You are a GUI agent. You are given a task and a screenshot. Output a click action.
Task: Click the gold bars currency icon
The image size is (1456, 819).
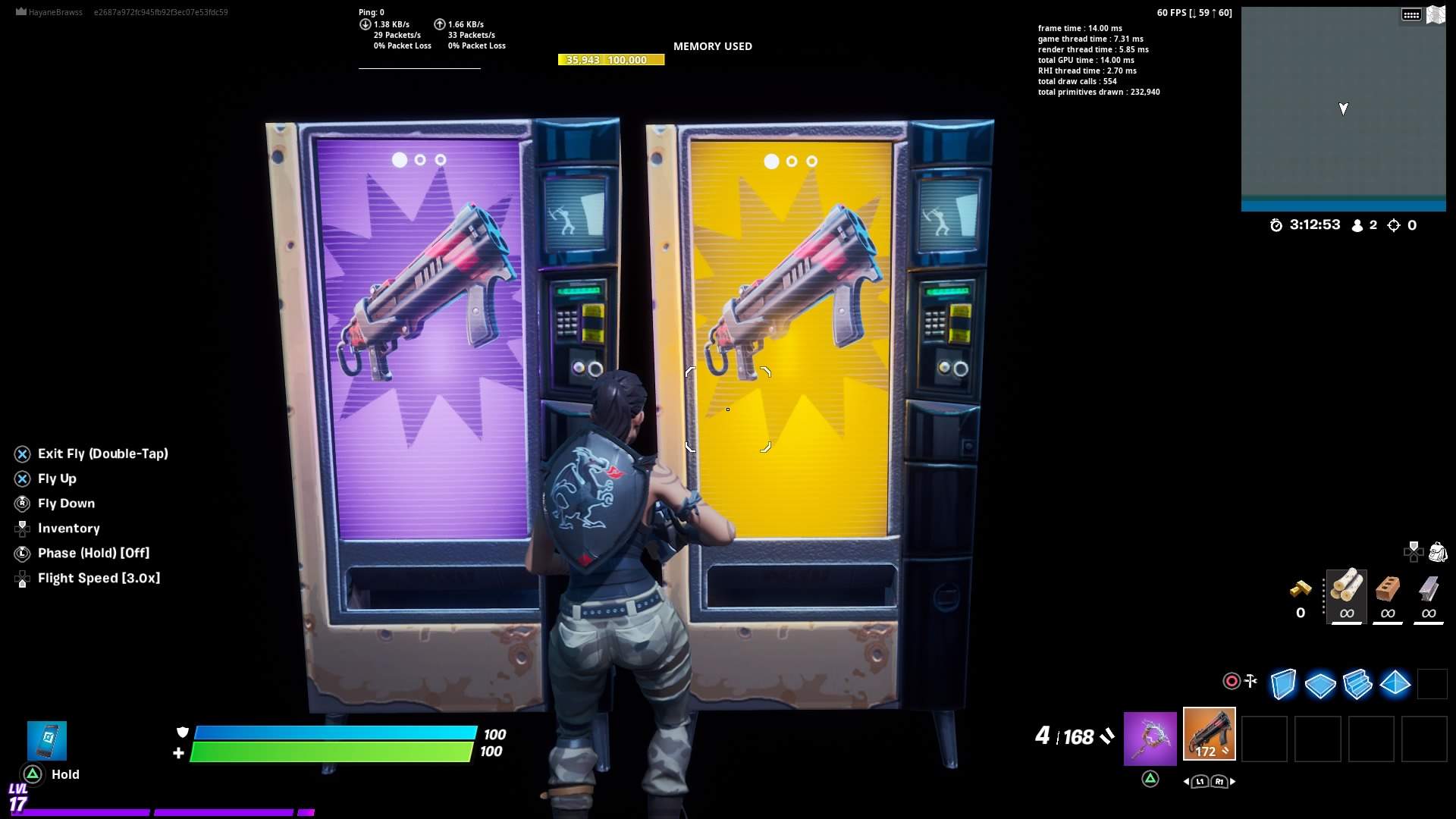point(1301,588)
